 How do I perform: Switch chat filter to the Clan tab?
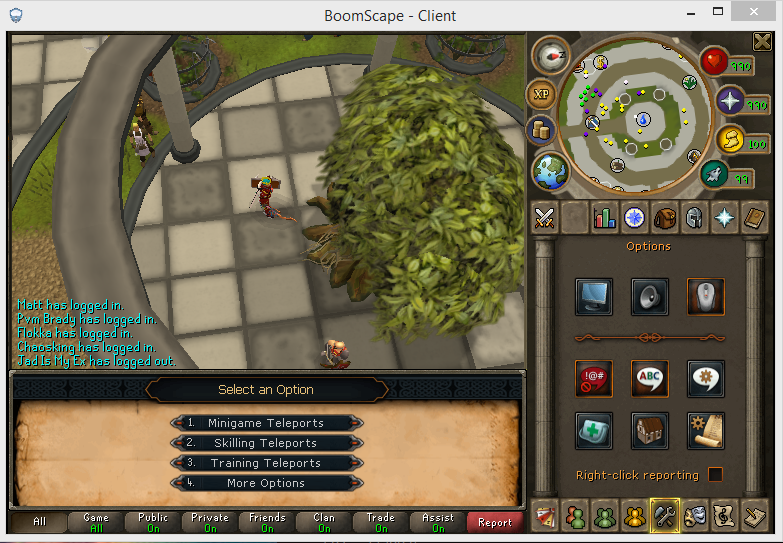(324, 522)
